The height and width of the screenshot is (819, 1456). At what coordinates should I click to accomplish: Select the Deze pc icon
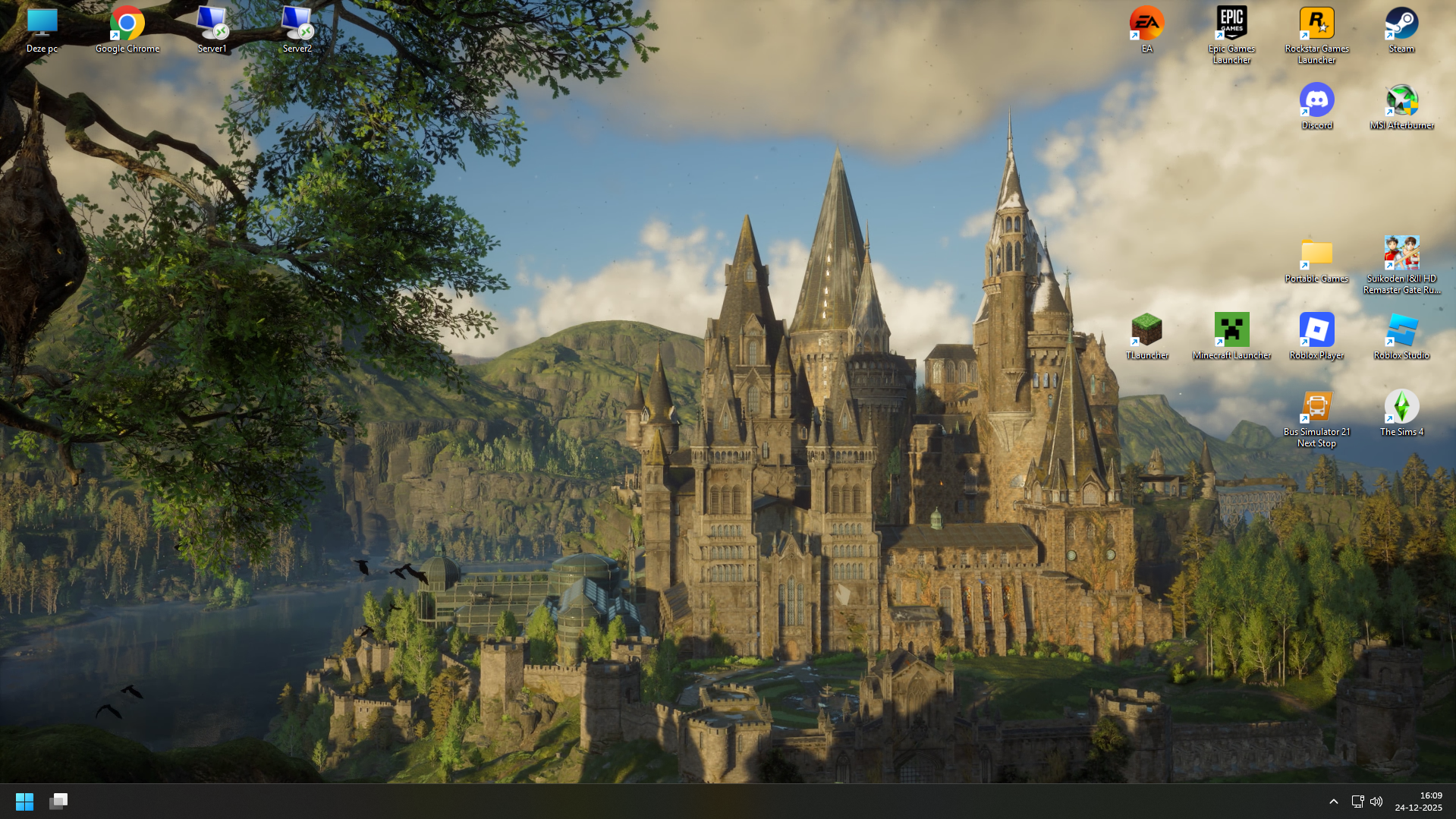point(42,24)
